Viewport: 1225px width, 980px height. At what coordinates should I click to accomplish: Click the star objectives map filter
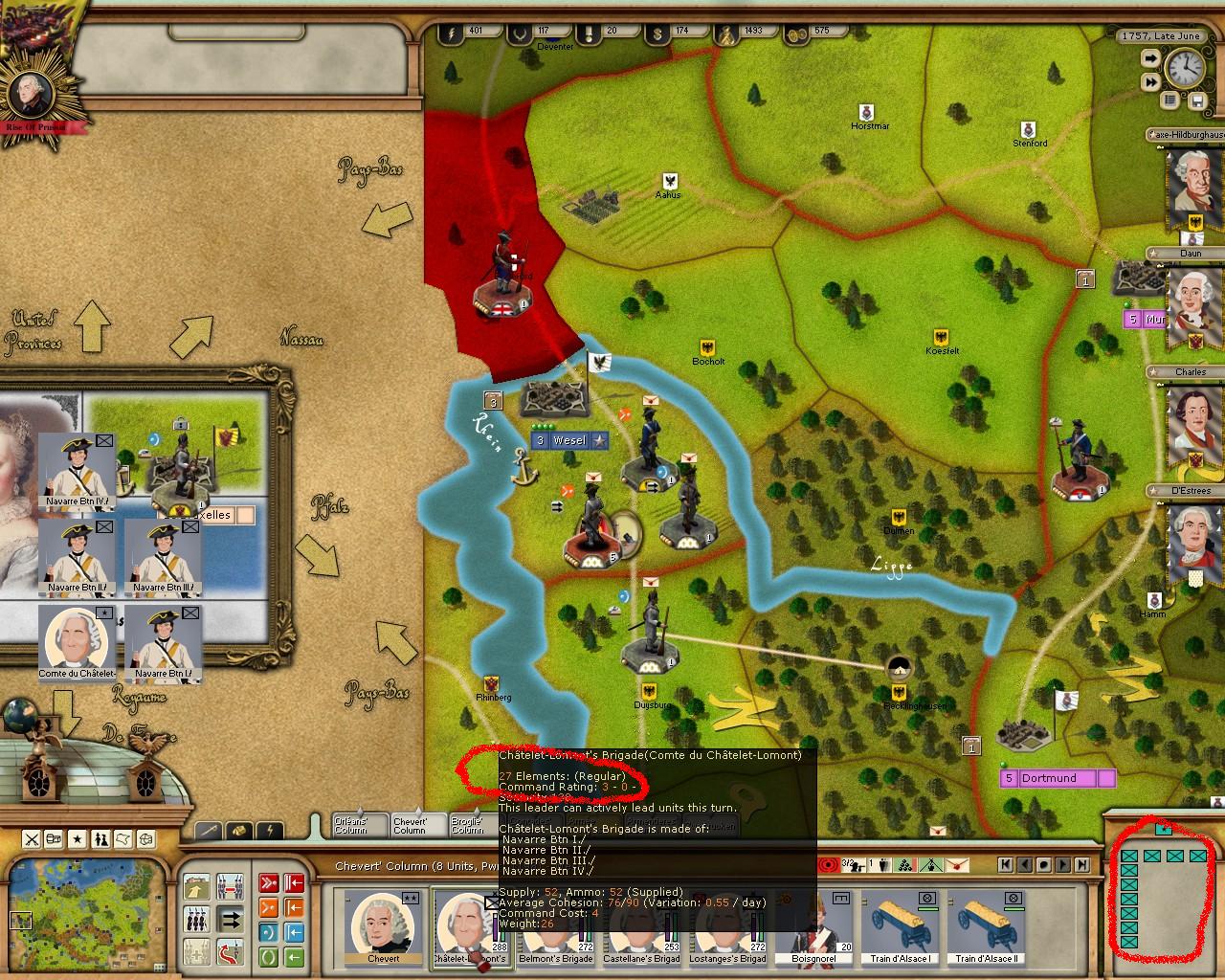point(78,839)
